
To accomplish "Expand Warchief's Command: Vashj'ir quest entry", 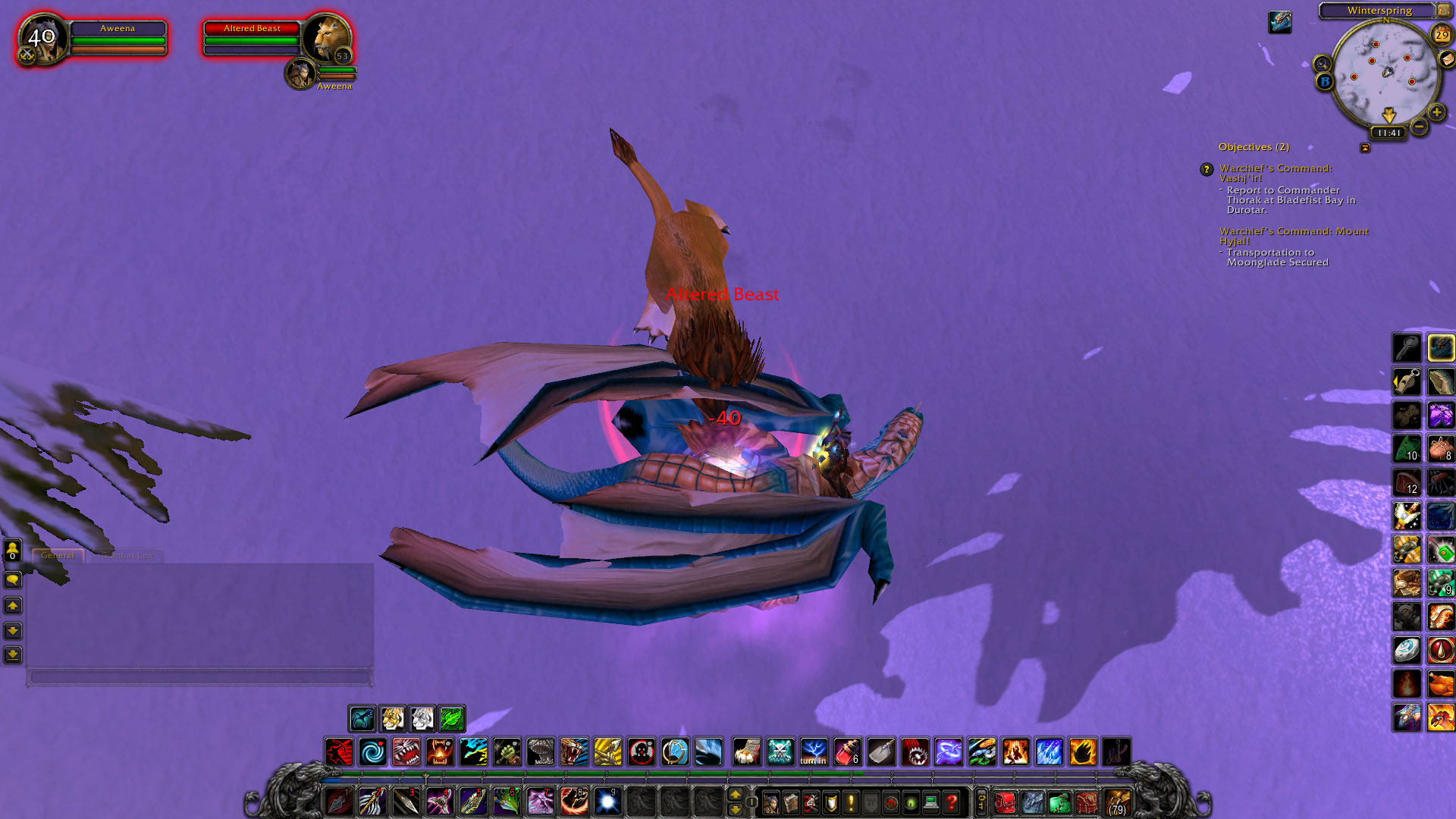I will pyautogui.click(x=1207, y=170).
